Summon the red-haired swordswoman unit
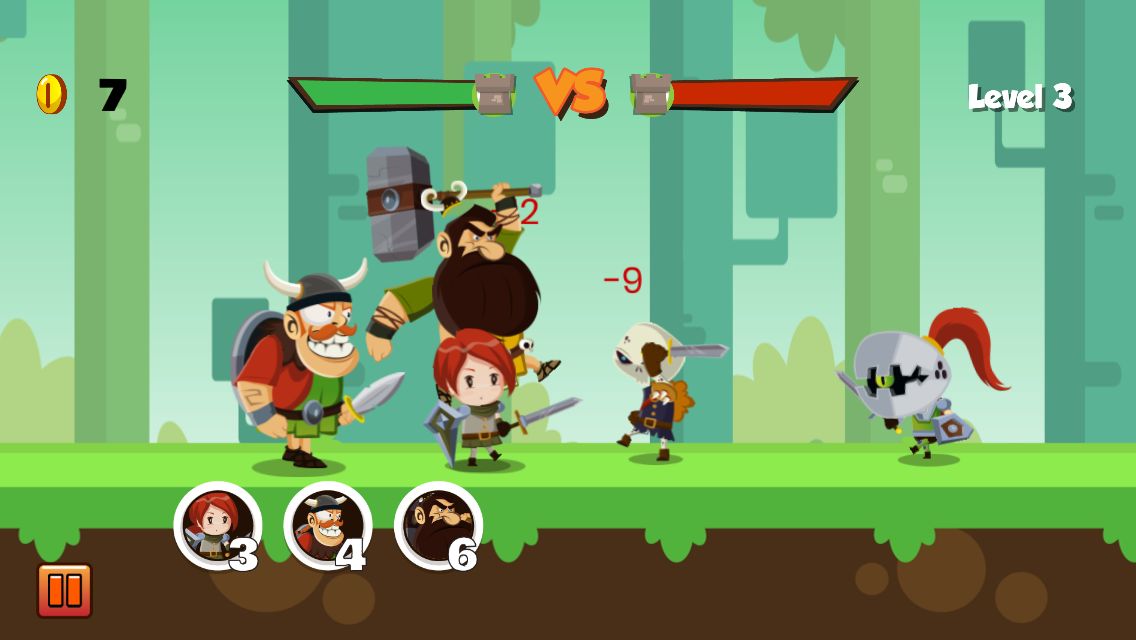Viewport: 1136px width, 640px height. 217,526
